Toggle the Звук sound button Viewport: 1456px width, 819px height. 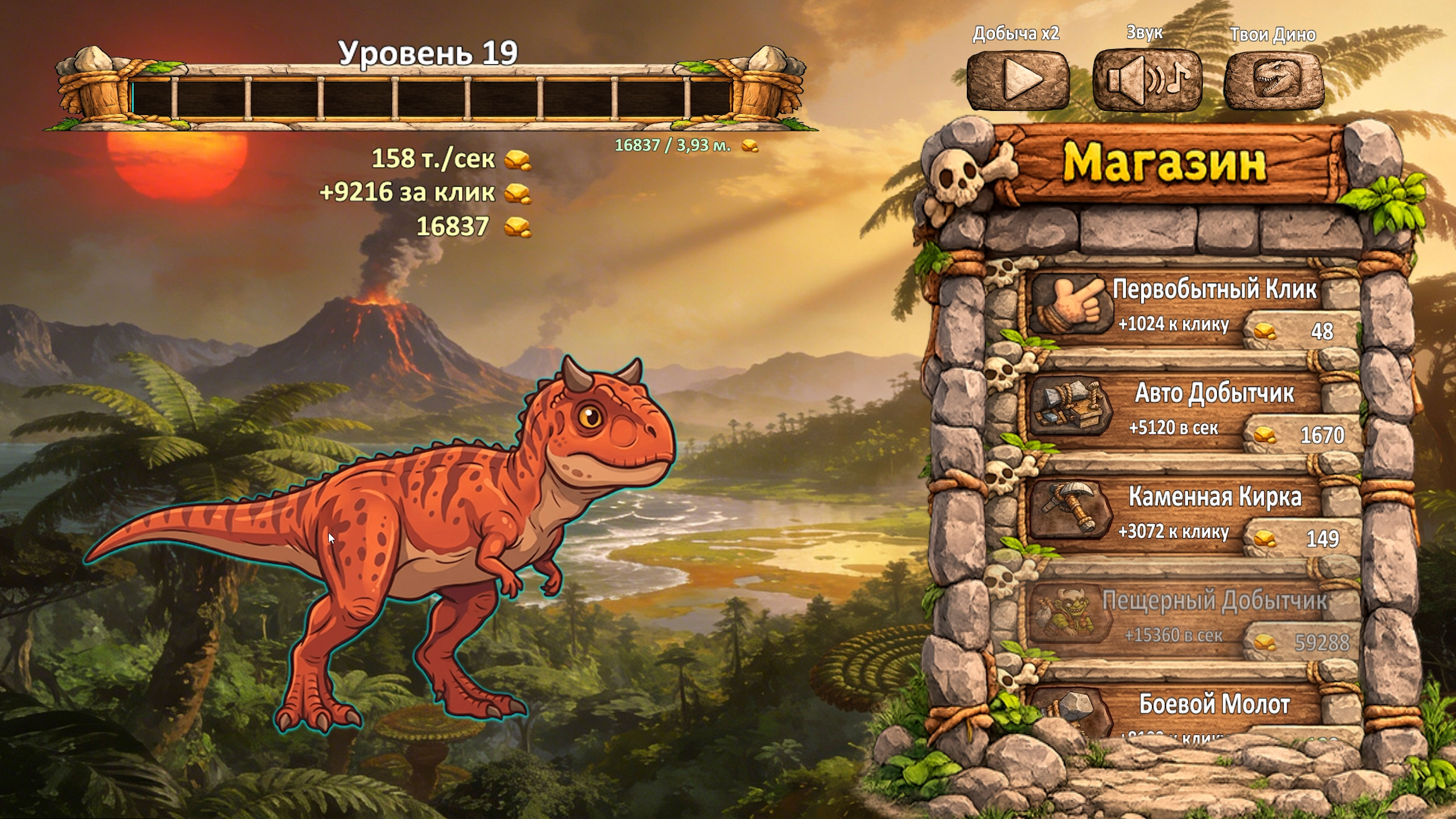pos(1147,80)
